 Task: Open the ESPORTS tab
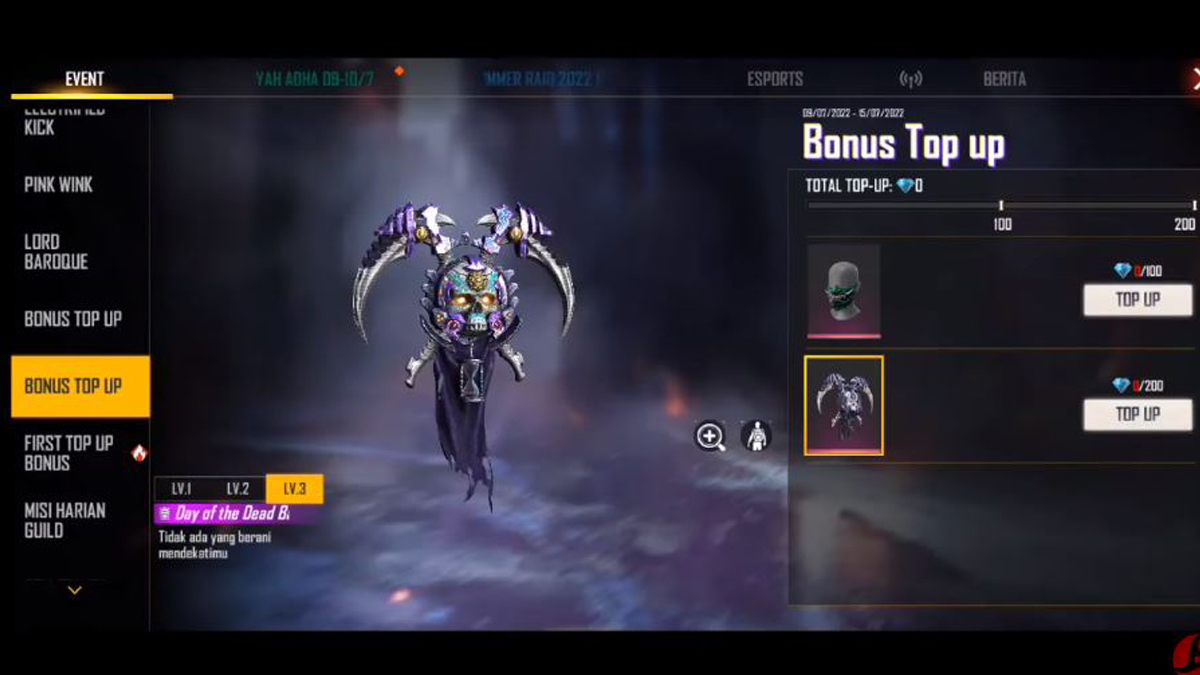775,79
